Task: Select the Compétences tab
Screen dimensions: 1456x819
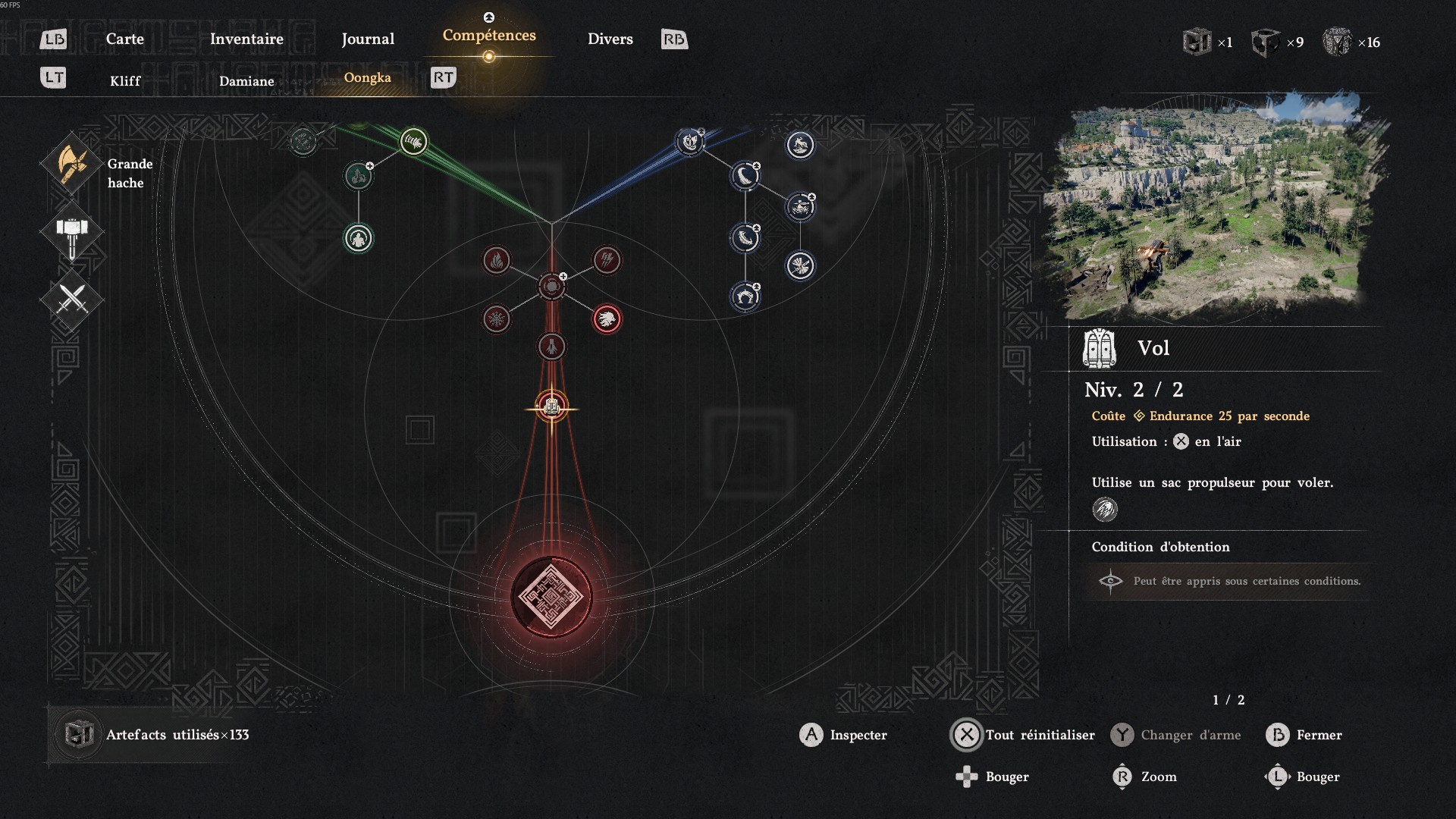Action: pos(489,36)
